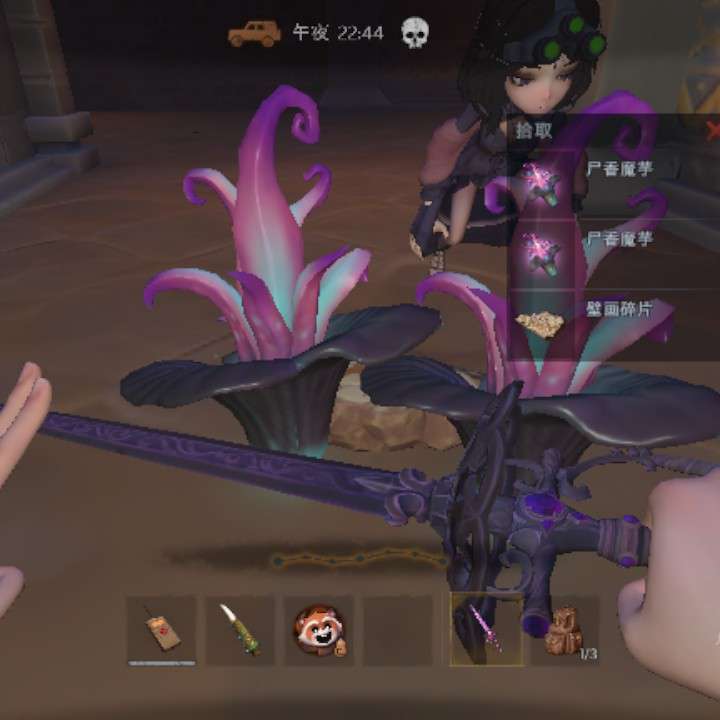Equip the knife from the hotbar

(240, 630)
